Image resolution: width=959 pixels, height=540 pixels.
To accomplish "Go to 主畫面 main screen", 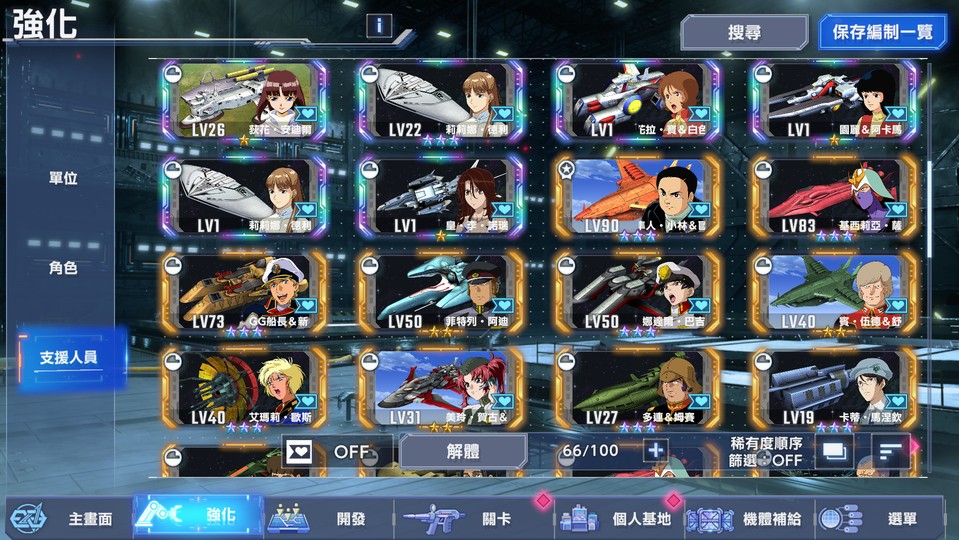I will point(68,518).
